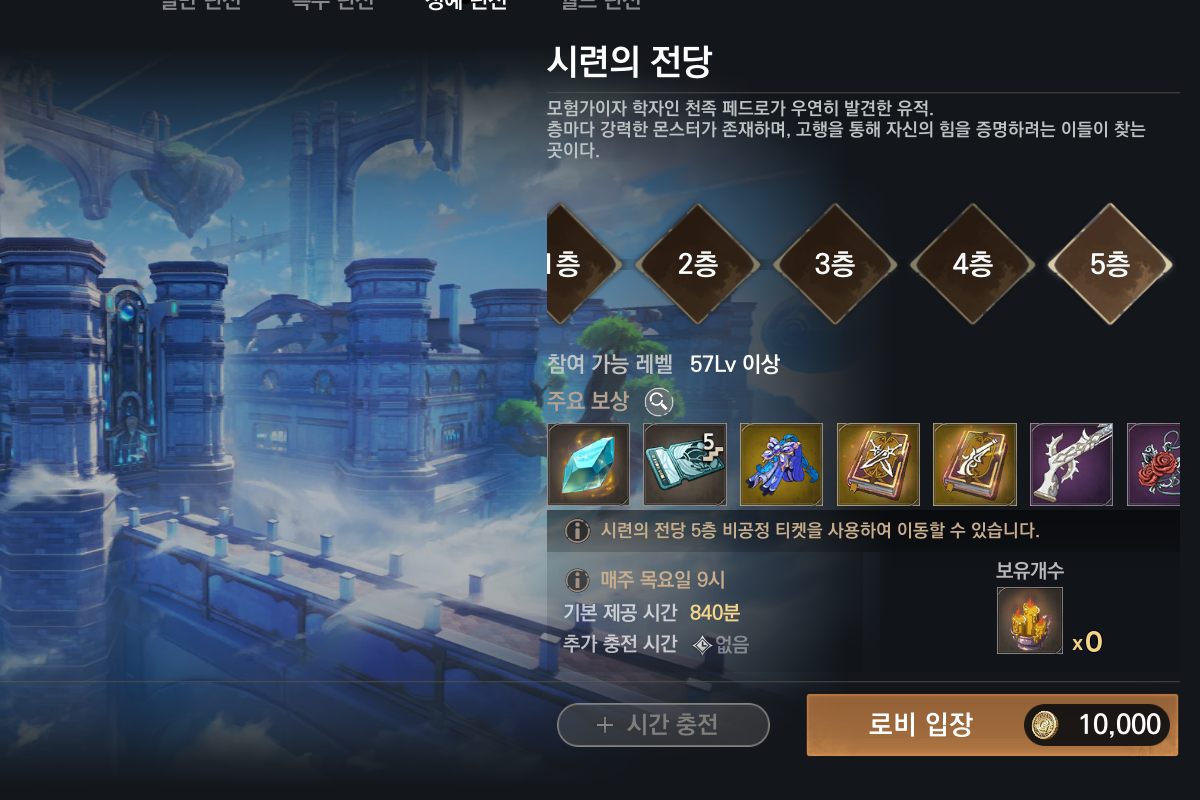This screenshot has width=1200, height=800.
Task: Select the 2층 floor diamond
Action: 697,264
